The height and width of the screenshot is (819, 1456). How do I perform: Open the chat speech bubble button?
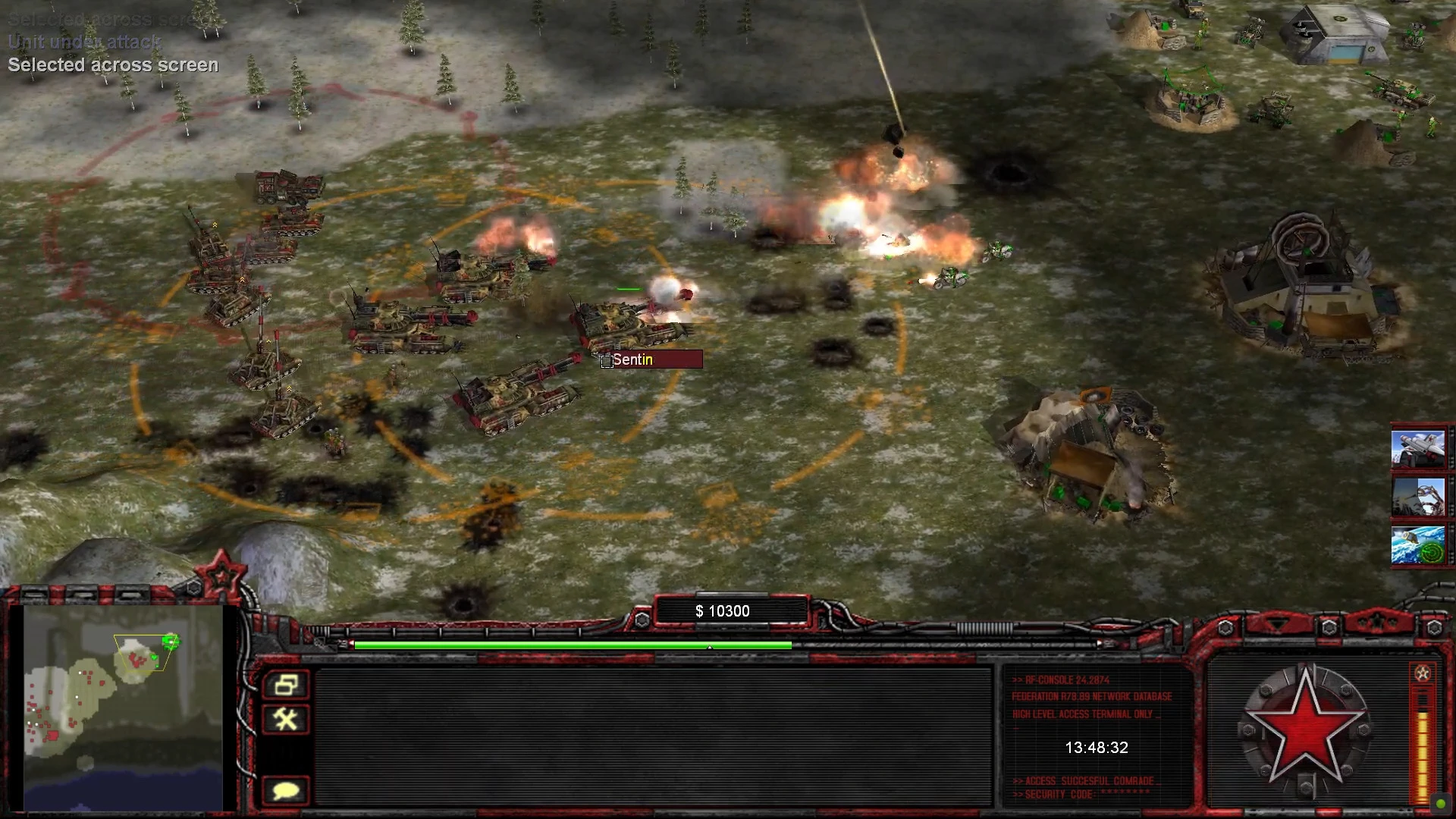286,791
